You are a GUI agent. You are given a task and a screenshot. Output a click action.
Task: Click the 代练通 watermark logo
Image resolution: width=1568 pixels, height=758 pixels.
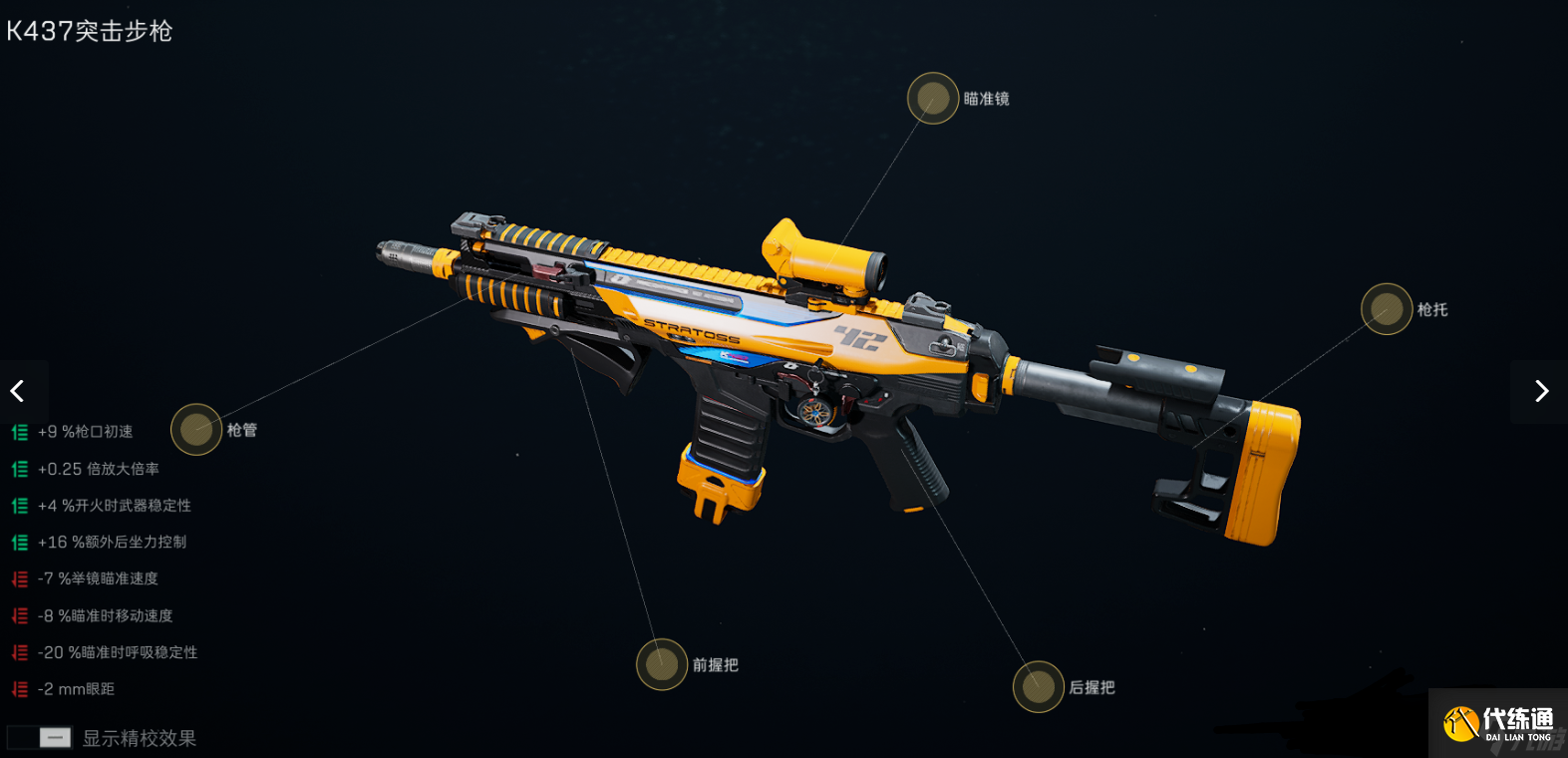click(x=1498, y=723)
